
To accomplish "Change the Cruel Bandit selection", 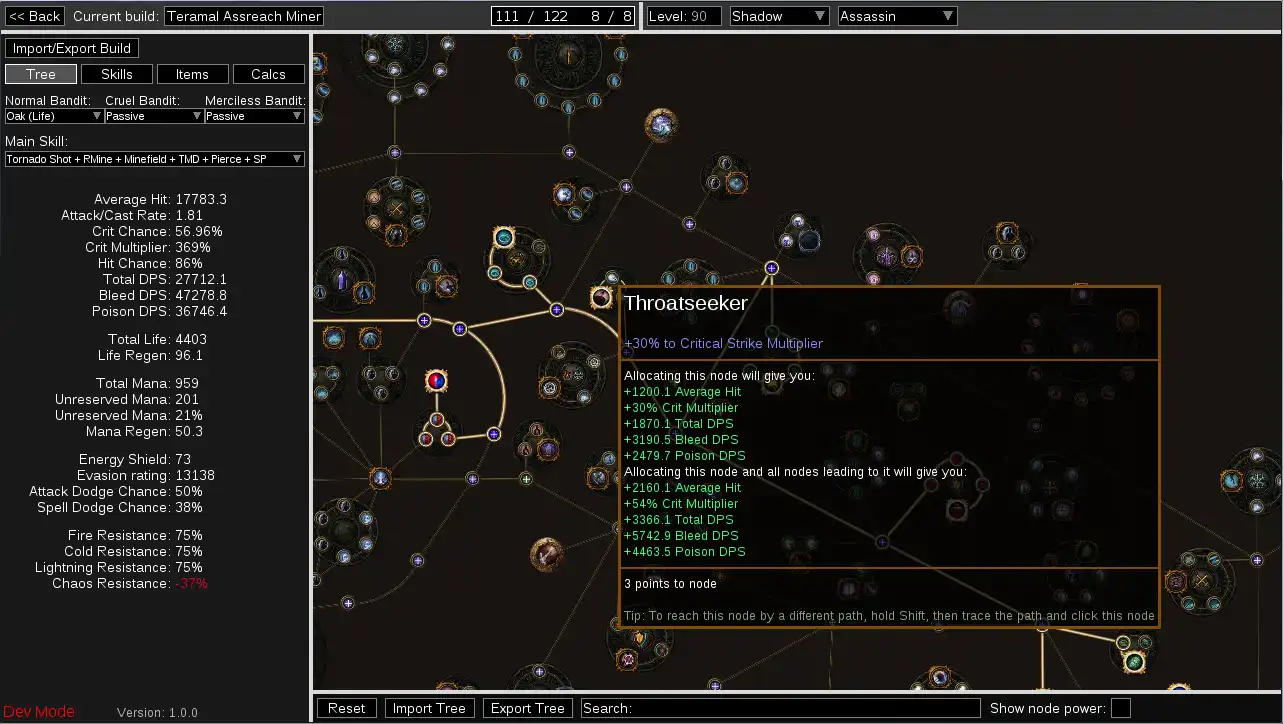I will [154, 116].
